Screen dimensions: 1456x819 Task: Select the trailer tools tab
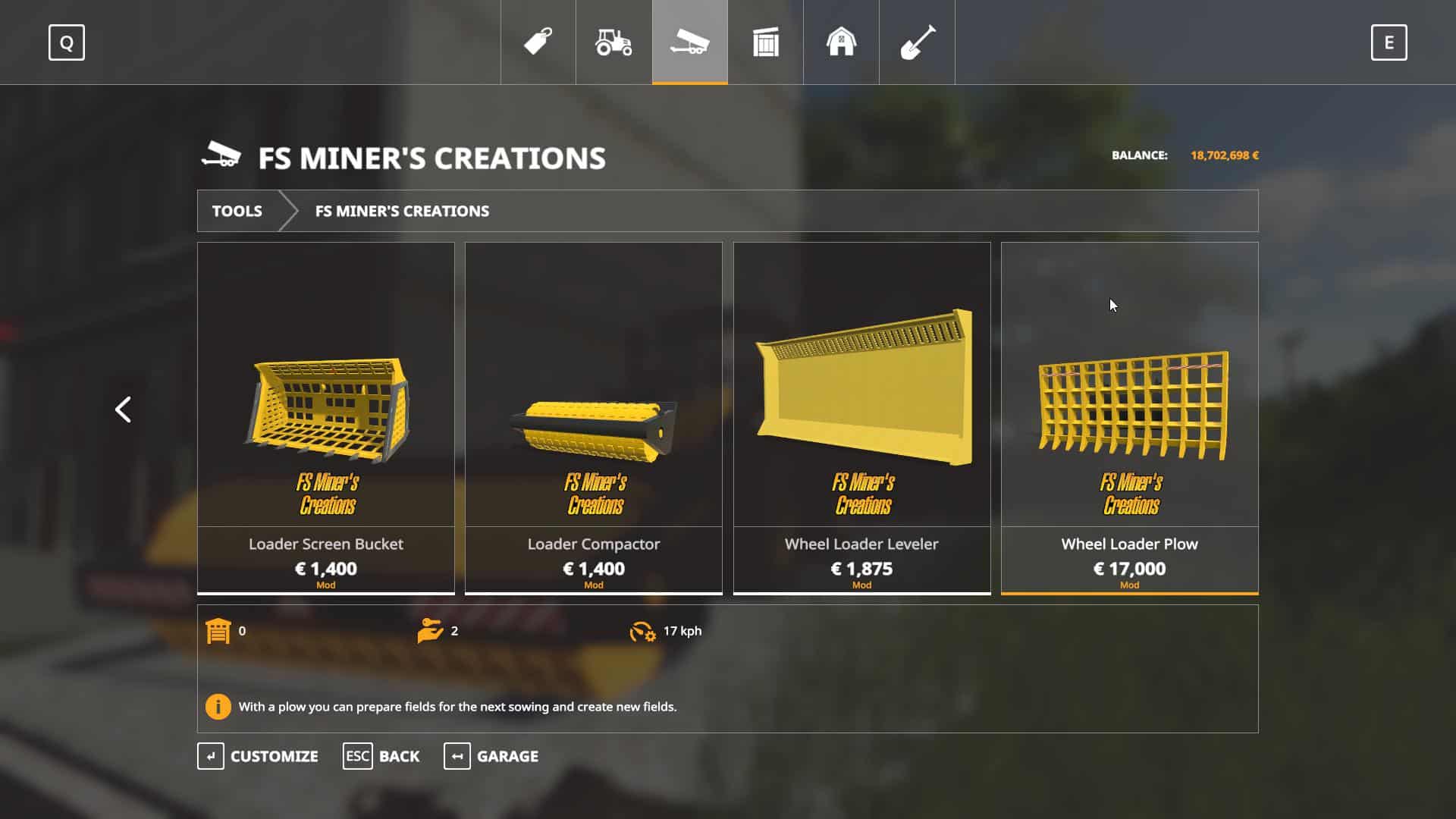689,42
